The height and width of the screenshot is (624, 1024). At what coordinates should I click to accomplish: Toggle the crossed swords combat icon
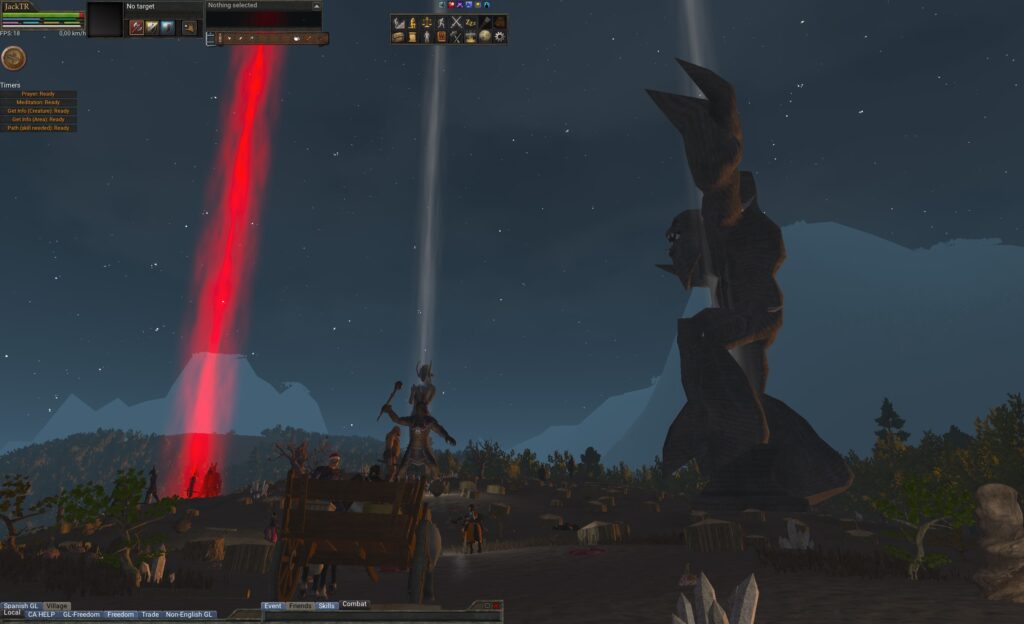(456, 22)
